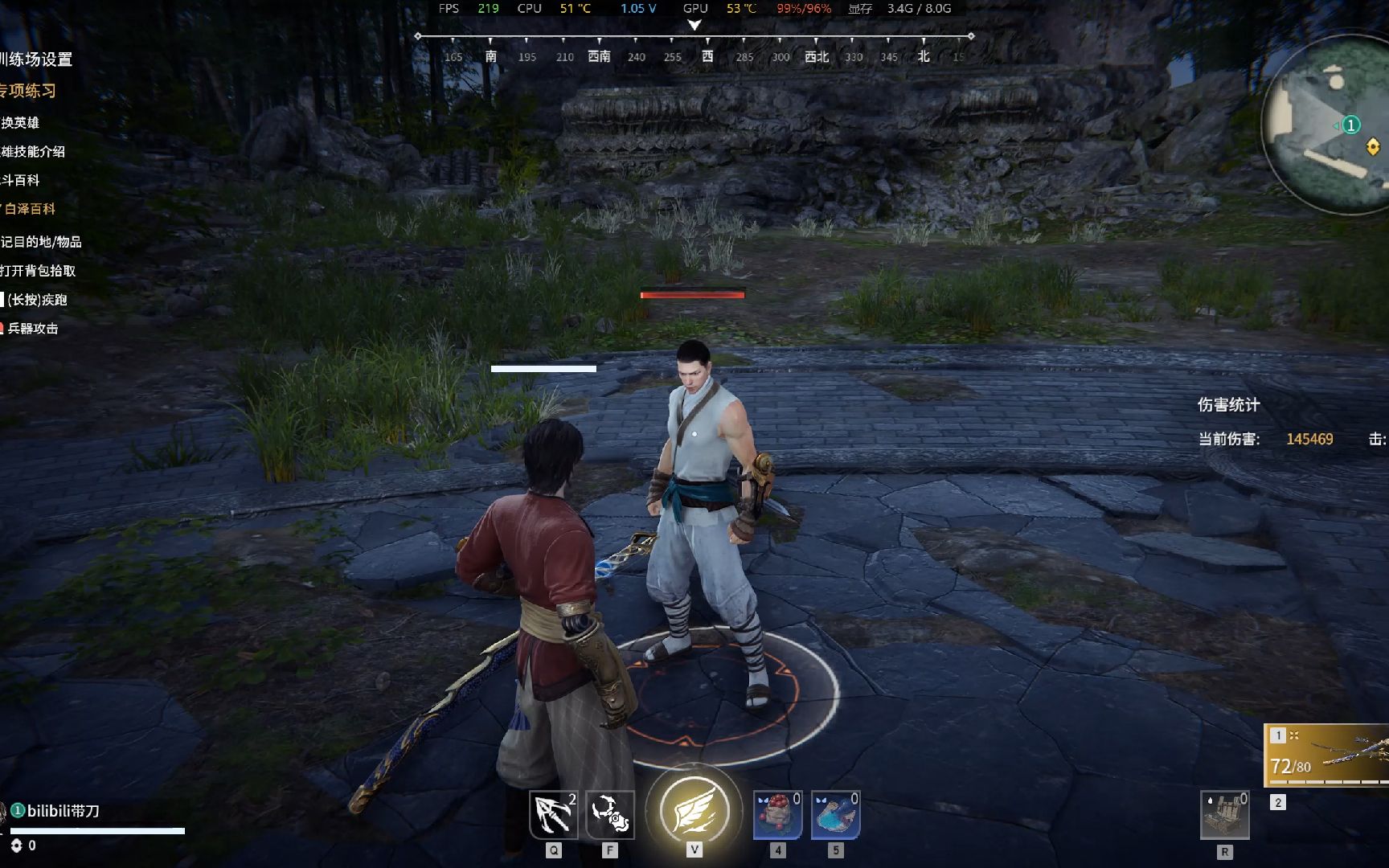The image size is (1389, 868).
Task: Select the bilibili带刀 player nameplate
Action: tap(63, 811)
